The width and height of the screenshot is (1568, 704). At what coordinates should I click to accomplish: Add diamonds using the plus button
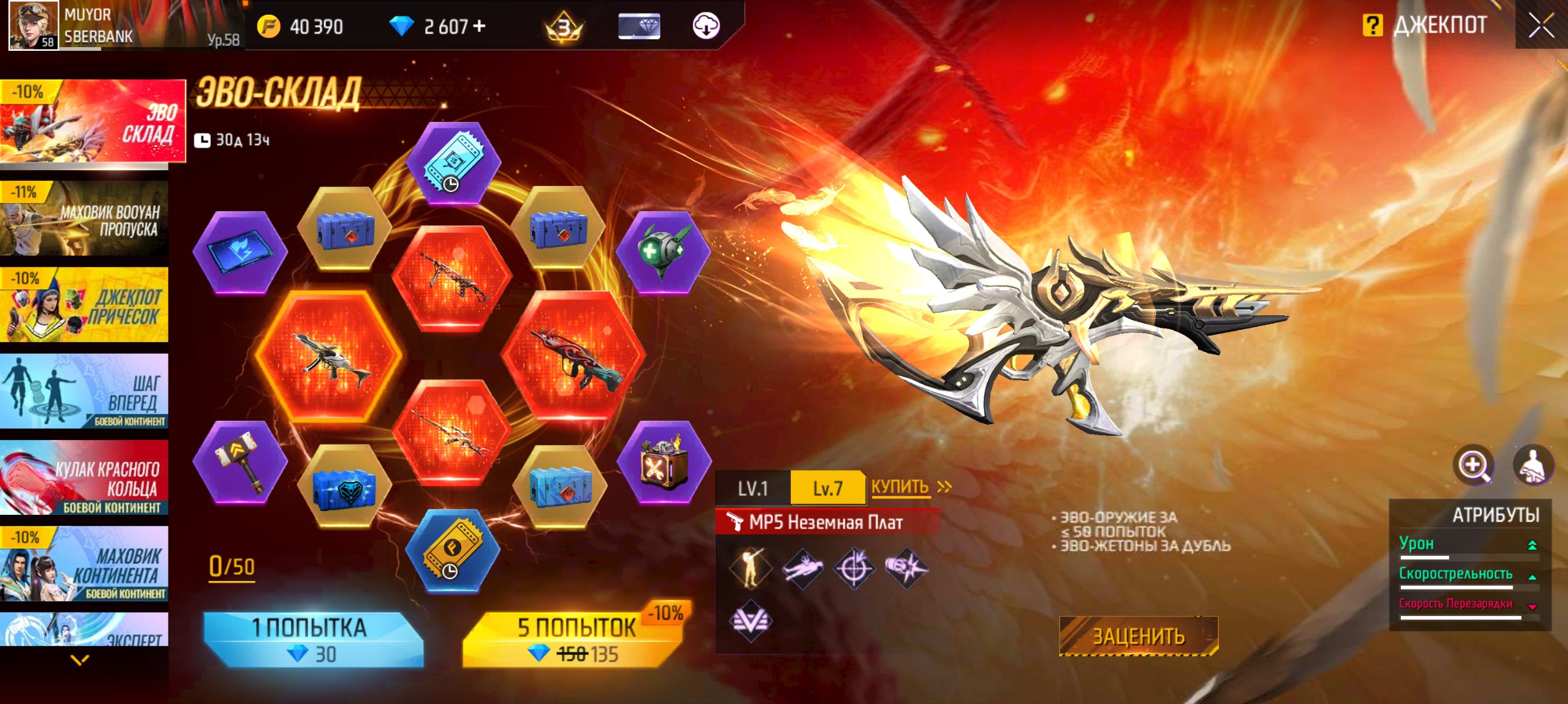pos(480,26)
